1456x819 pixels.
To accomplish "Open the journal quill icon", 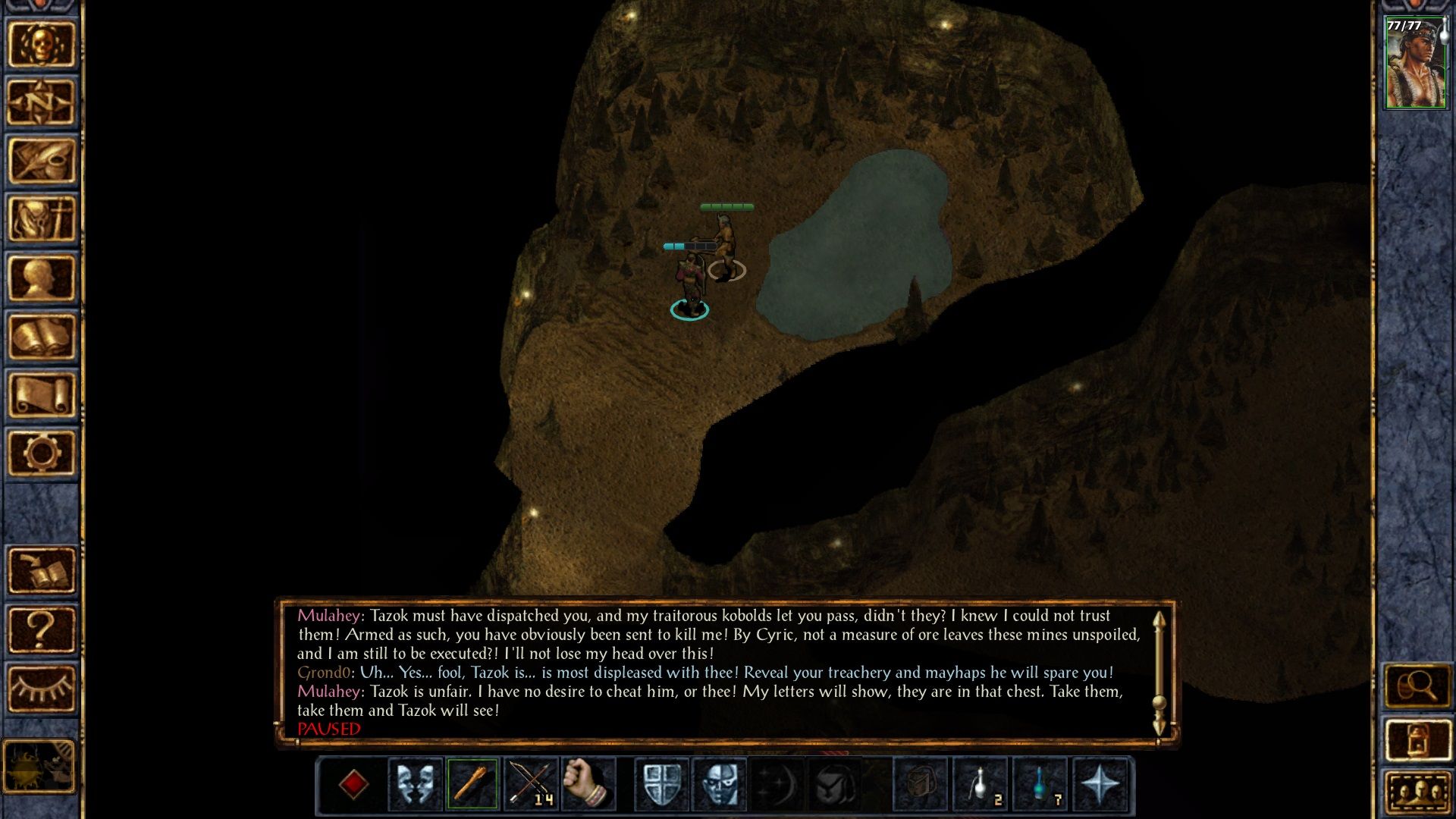I will pyautogui.click(x=42, y=161).
